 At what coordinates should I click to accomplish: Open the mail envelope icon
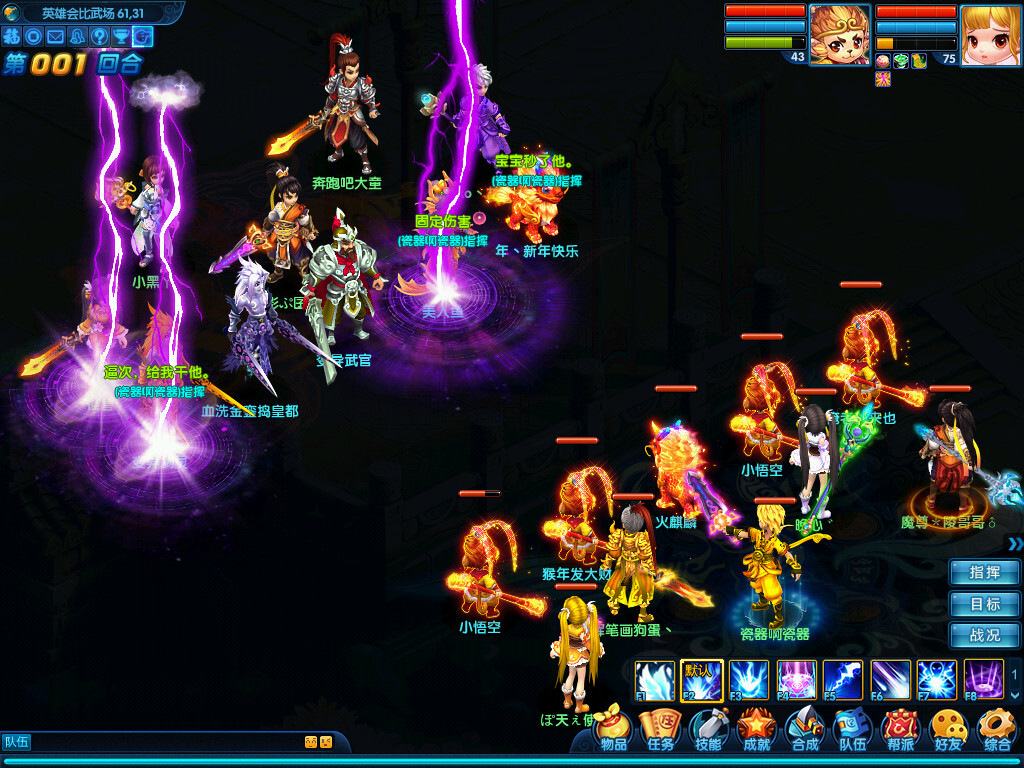tap(55, 36)
